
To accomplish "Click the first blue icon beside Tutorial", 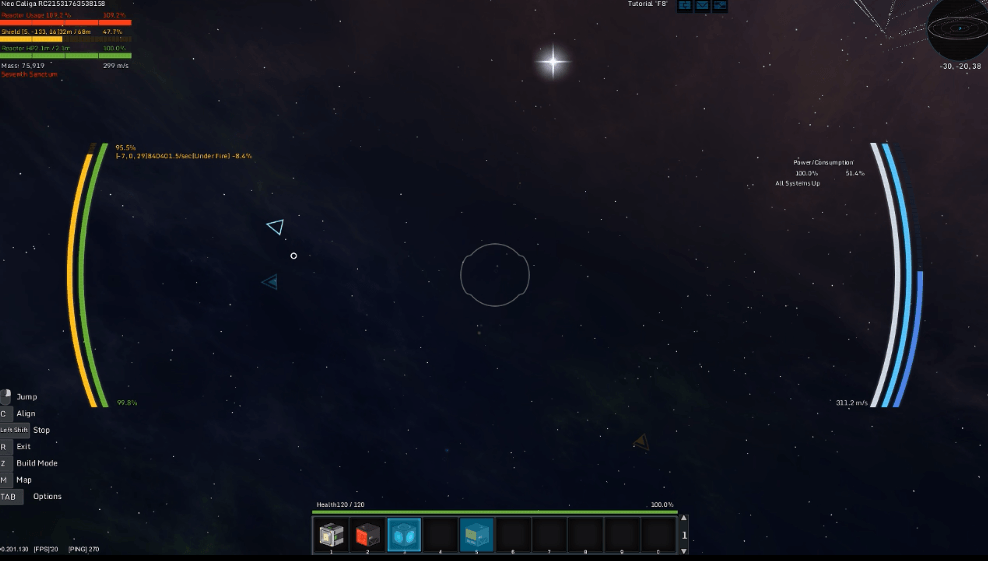I will click(x=685, y=6).
